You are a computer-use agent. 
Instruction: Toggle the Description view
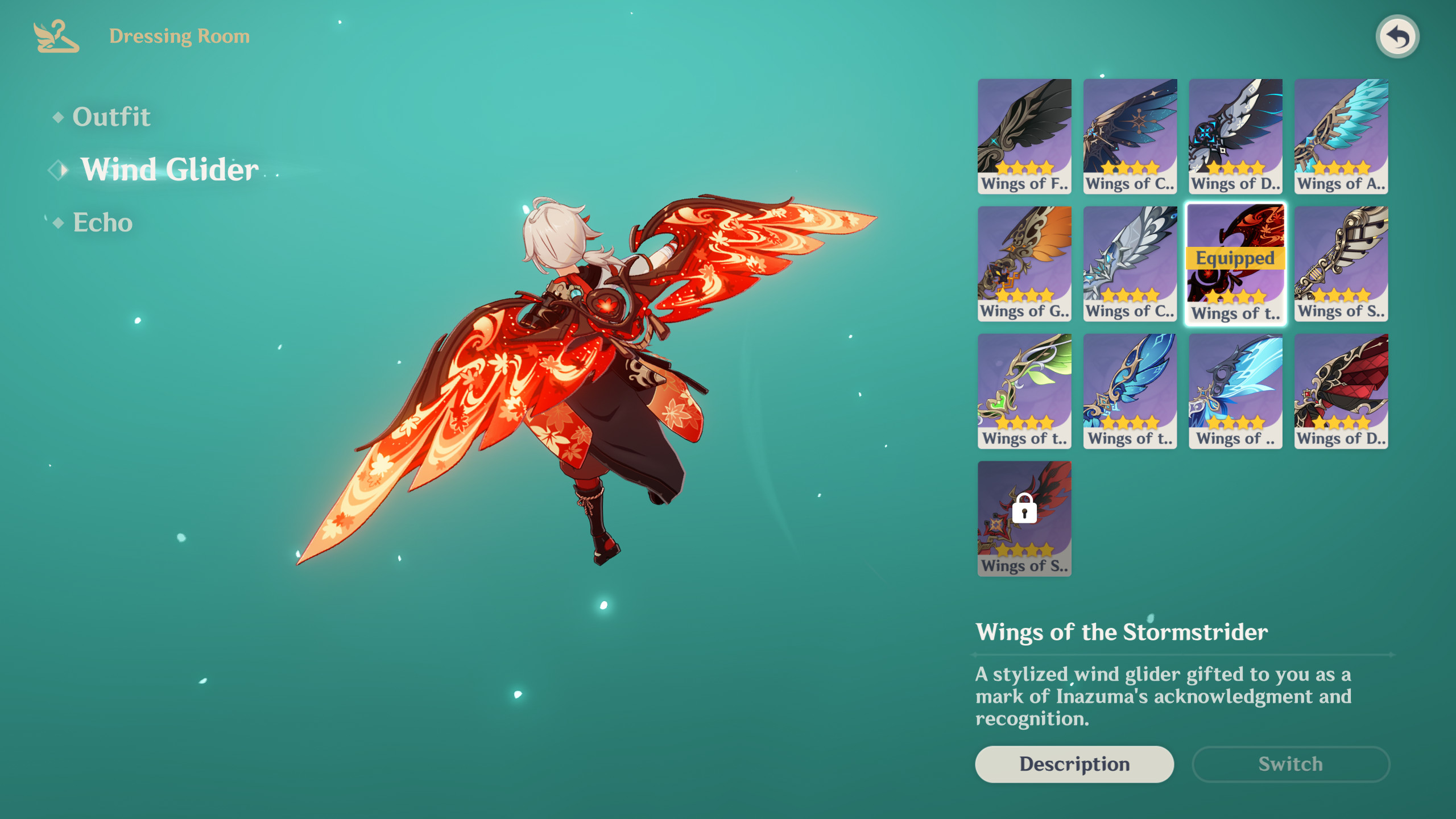coord(1074,764)
